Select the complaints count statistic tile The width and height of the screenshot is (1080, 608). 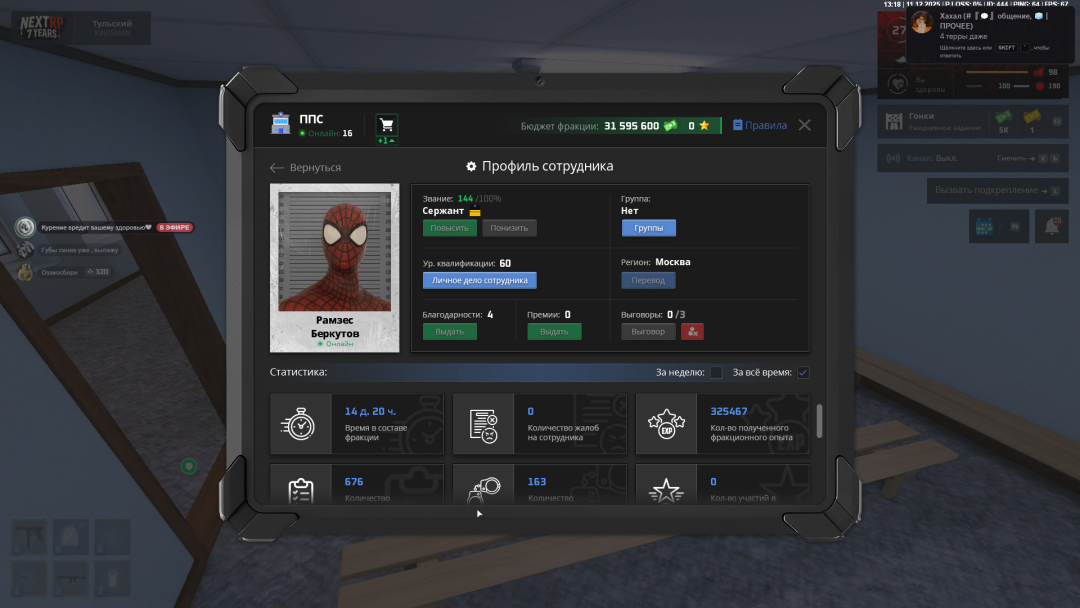coord(540,424)
